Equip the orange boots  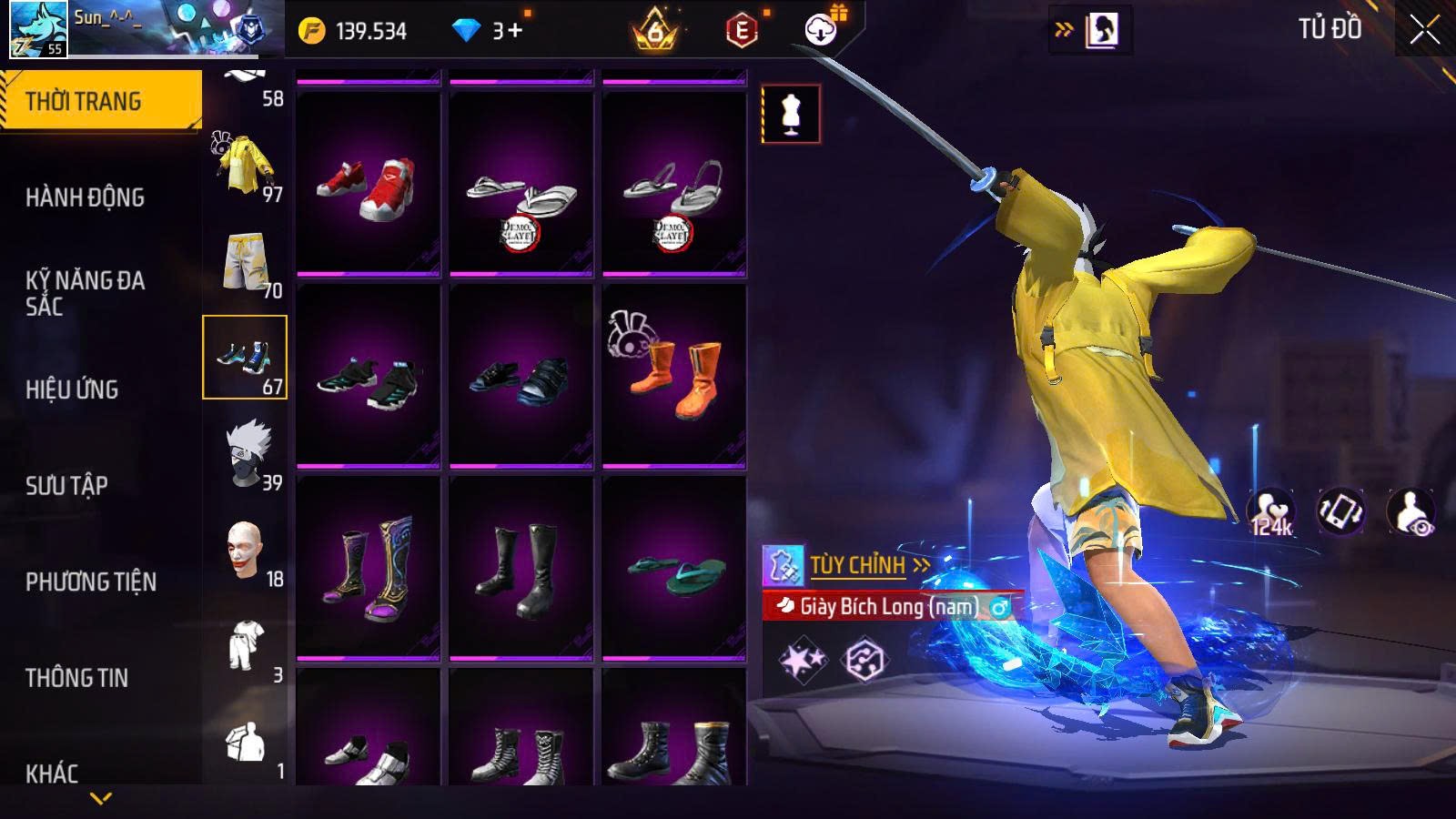(x=673, y=376)
